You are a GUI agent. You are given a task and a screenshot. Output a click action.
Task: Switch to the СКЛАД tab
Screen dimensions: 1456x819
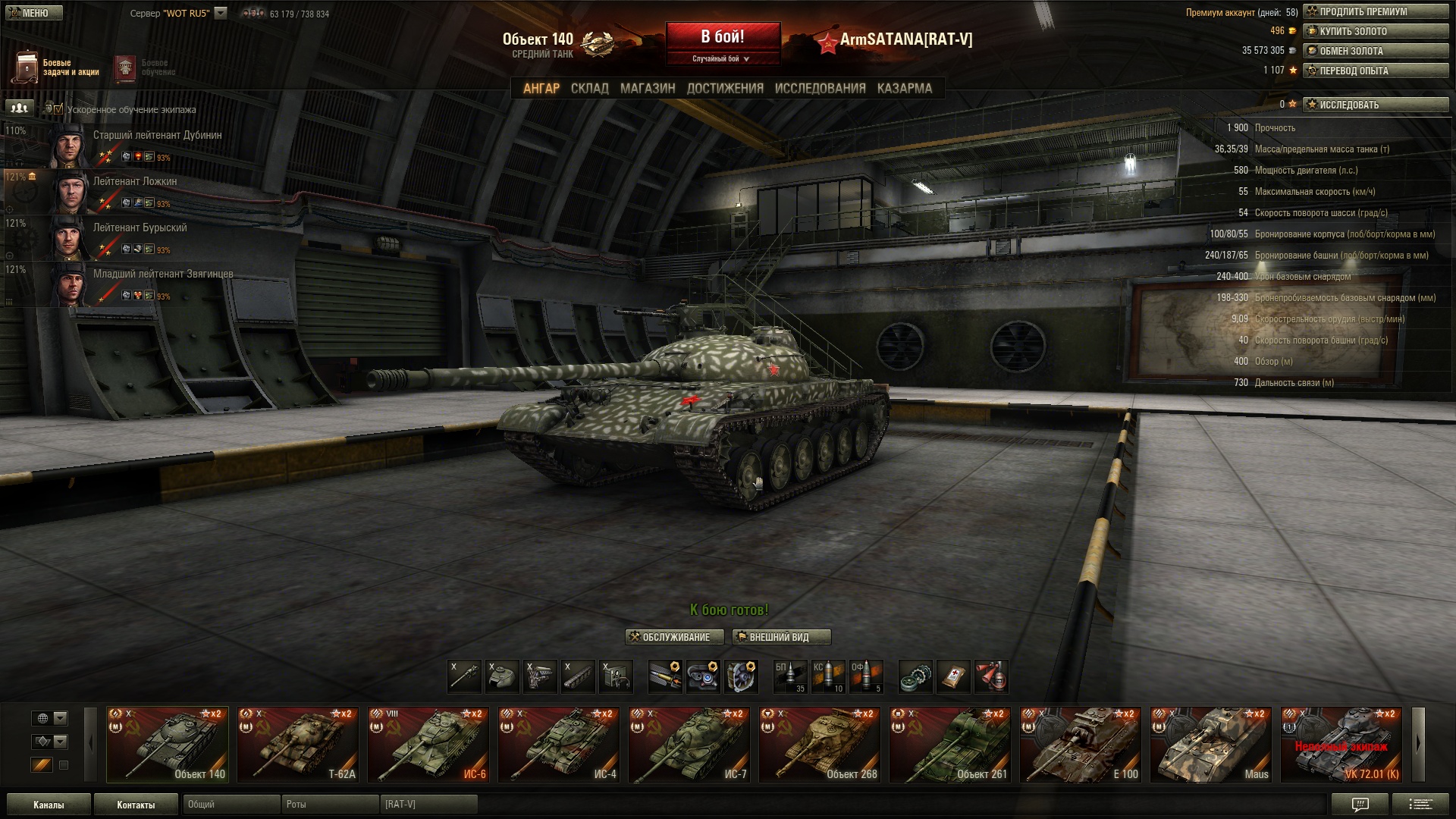click(x=589, y=89)
